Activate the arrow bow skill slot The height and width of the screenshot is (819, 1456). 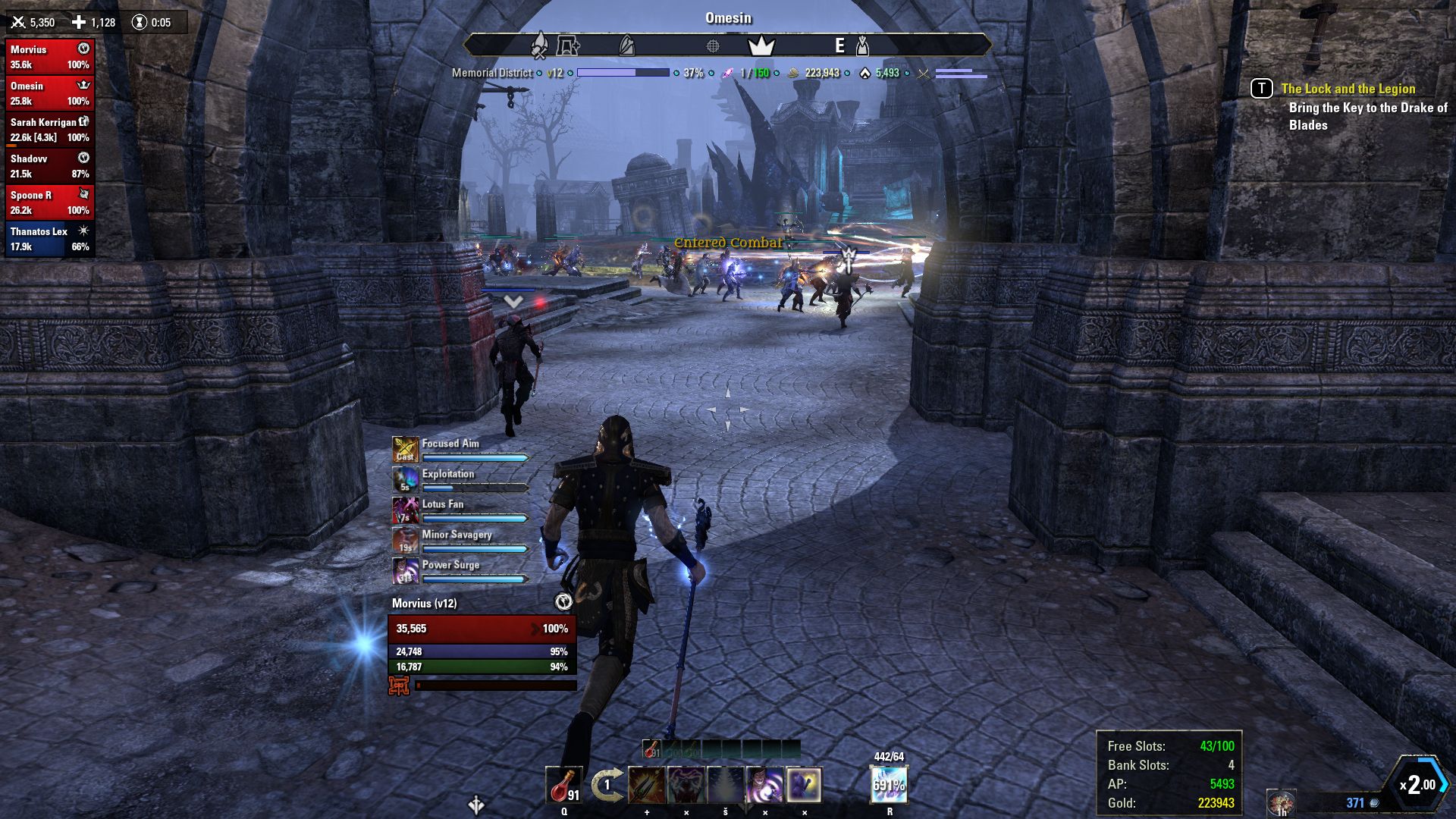tap(646, 785)
